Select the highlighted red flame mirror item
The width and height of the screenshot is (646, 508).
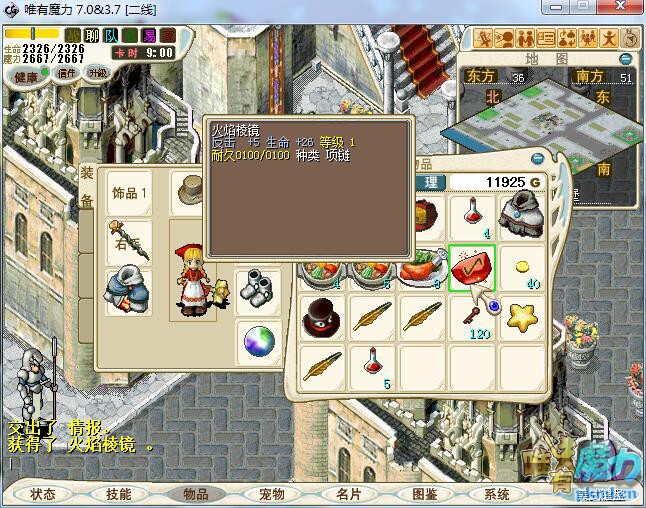click(473, 267)
